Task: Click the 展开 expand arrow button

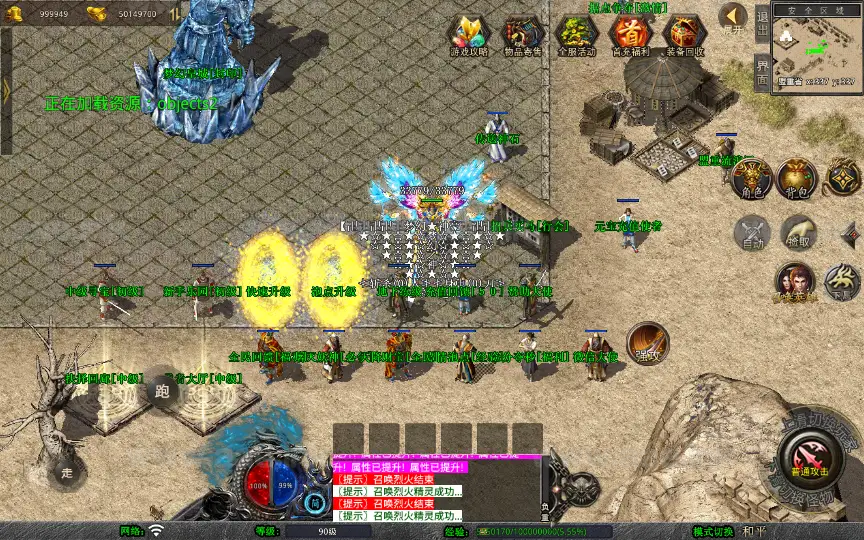Action: coord(734,17)
